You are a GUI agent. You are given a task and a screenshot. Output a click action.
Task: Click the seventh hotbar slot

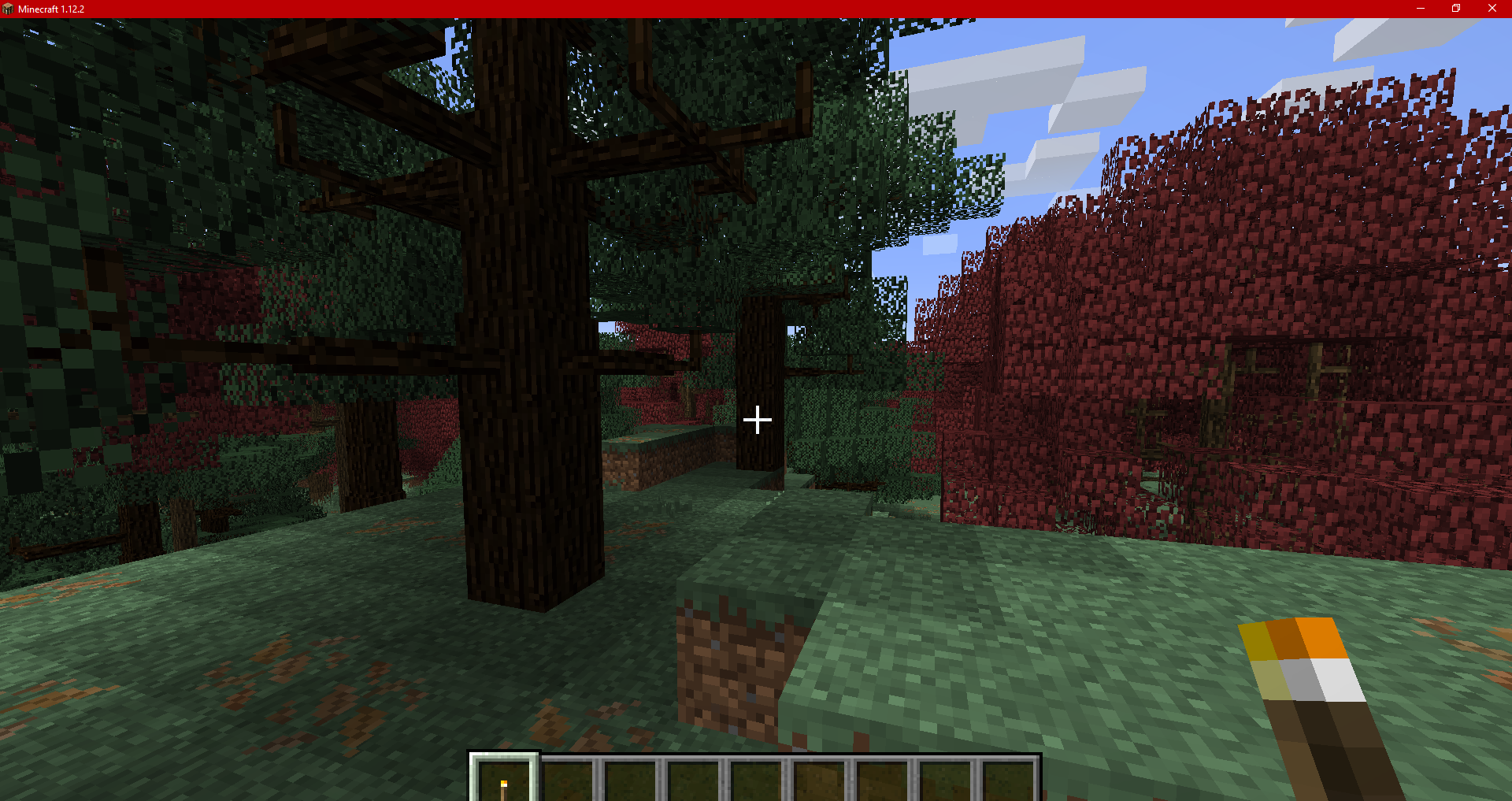(x=883, y=780)
